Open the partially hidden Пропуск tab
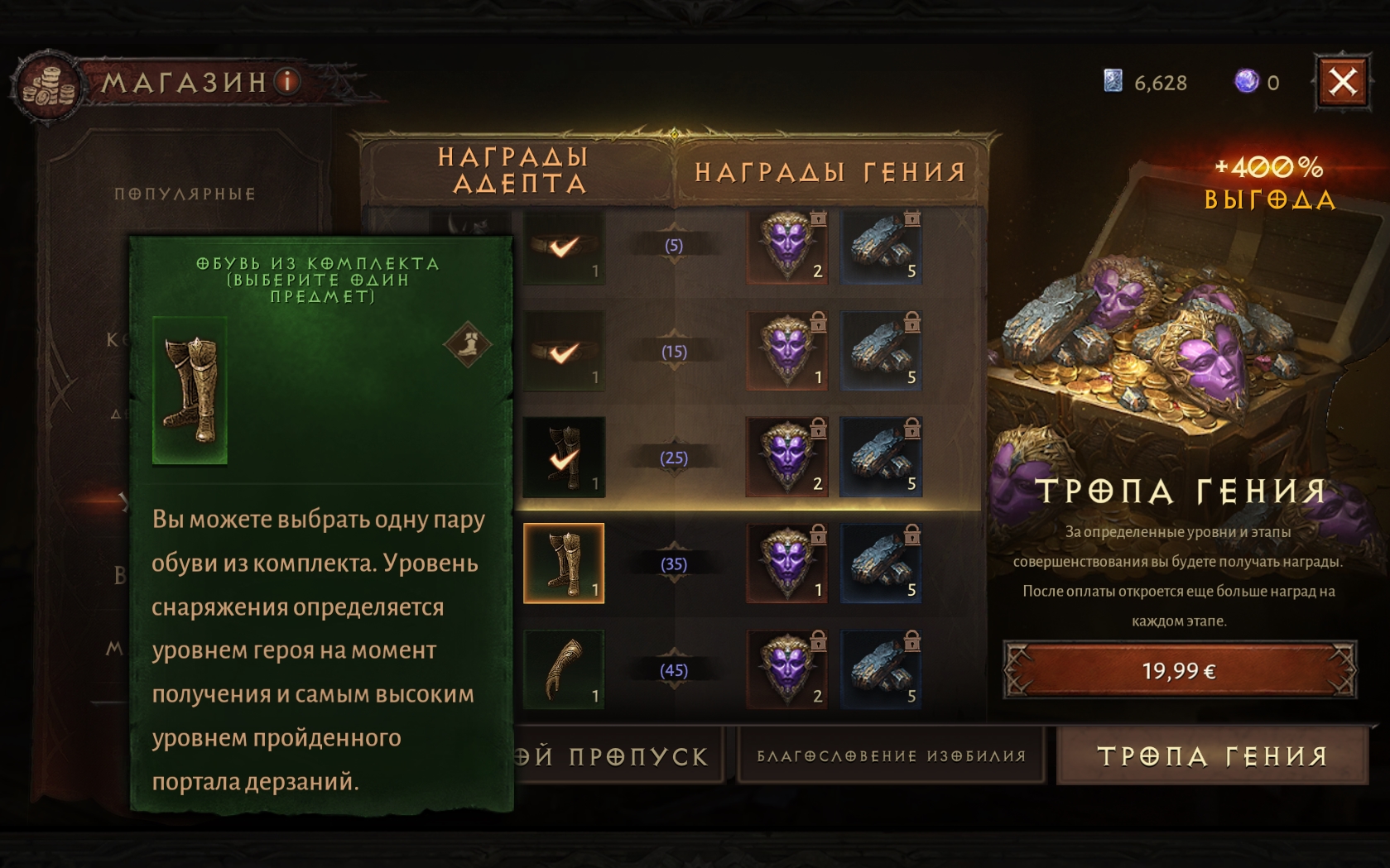 coord(617,756)
